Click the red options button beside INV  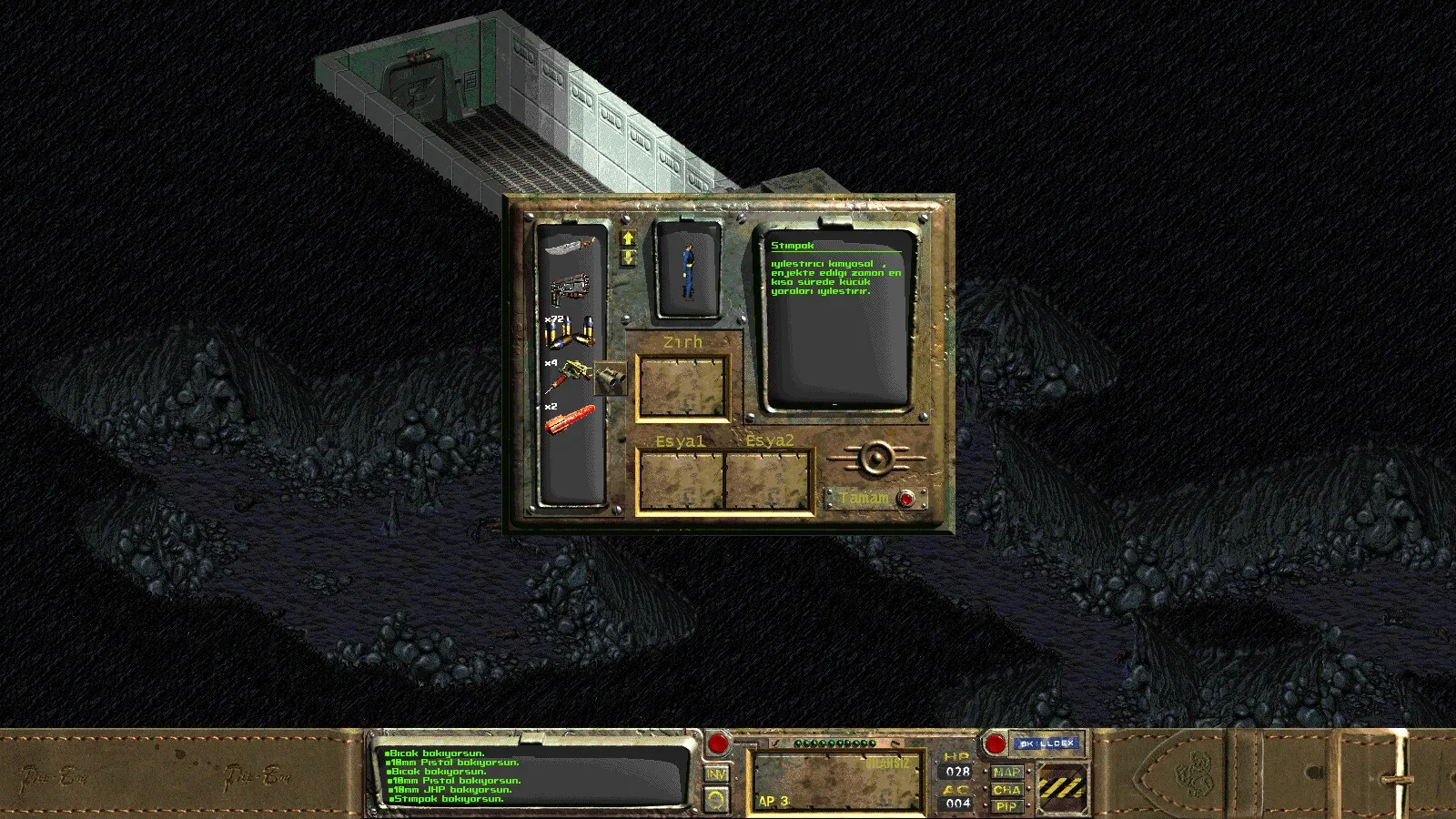(718, 743)
